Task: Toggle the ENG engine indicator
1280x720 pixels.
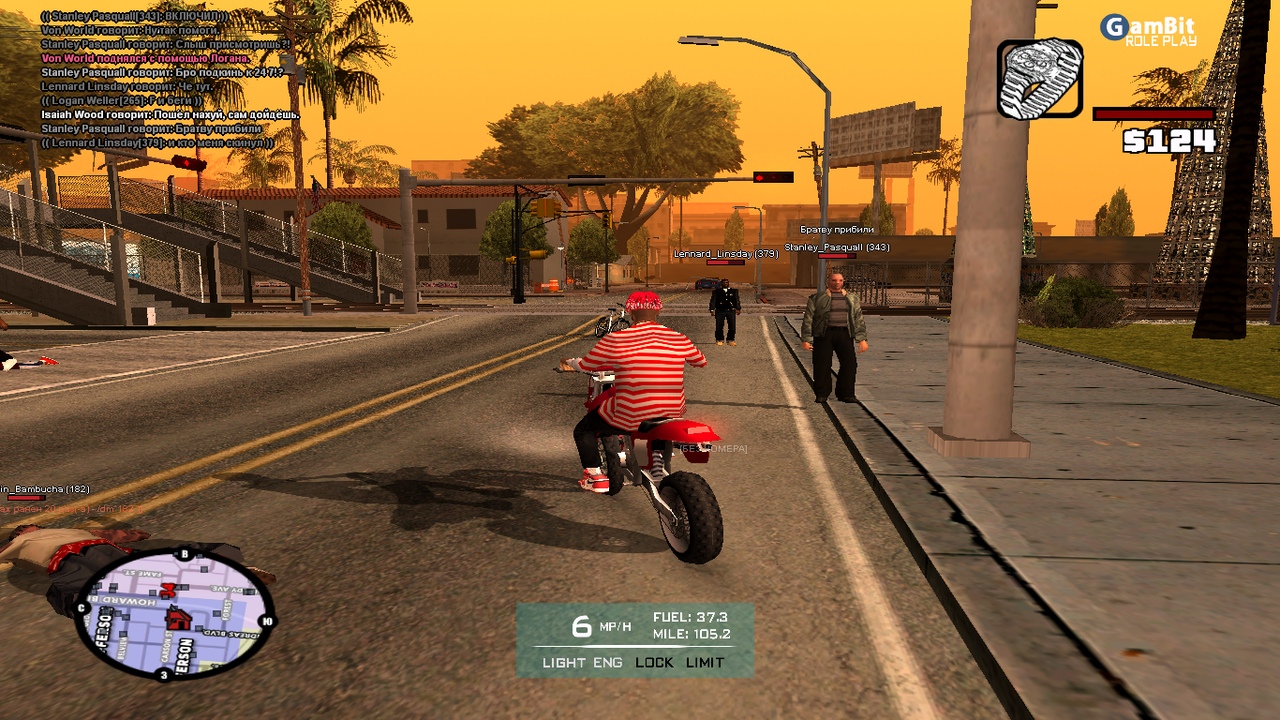Action: (x=608, y=662)
